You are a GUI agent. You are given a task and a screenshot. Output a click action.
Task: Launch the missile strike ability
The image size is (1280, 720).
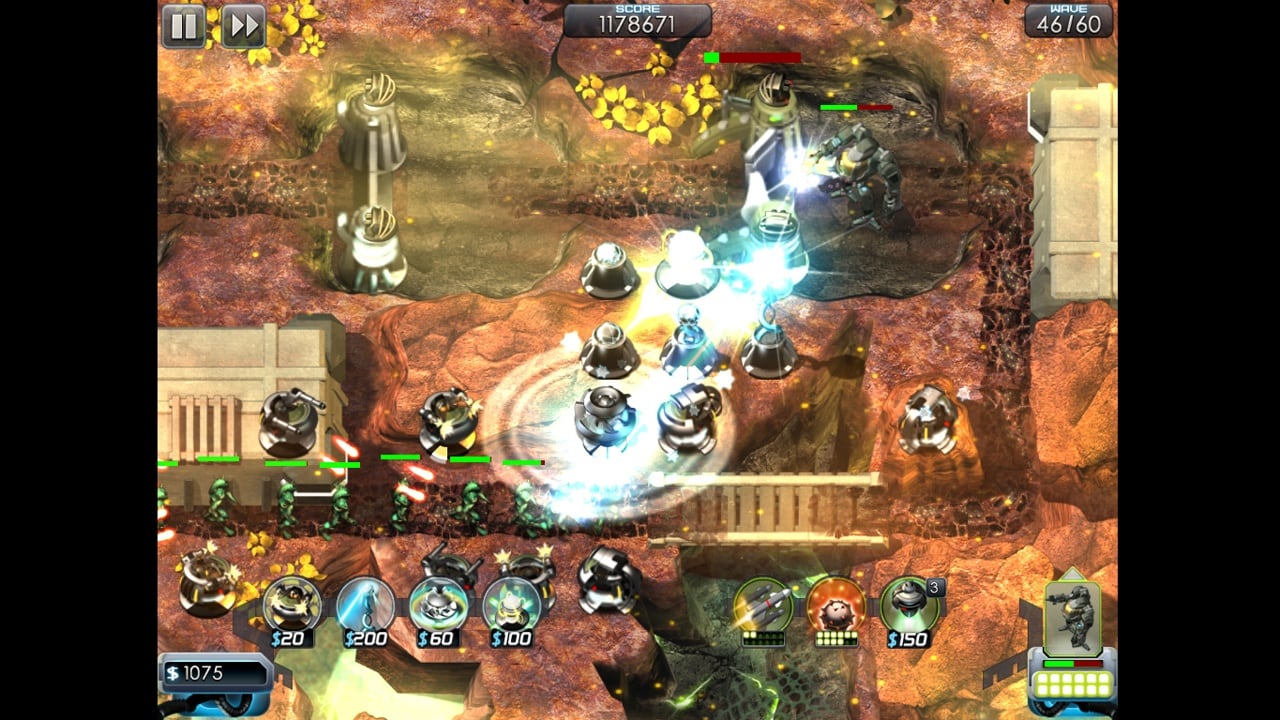(762, 606)
